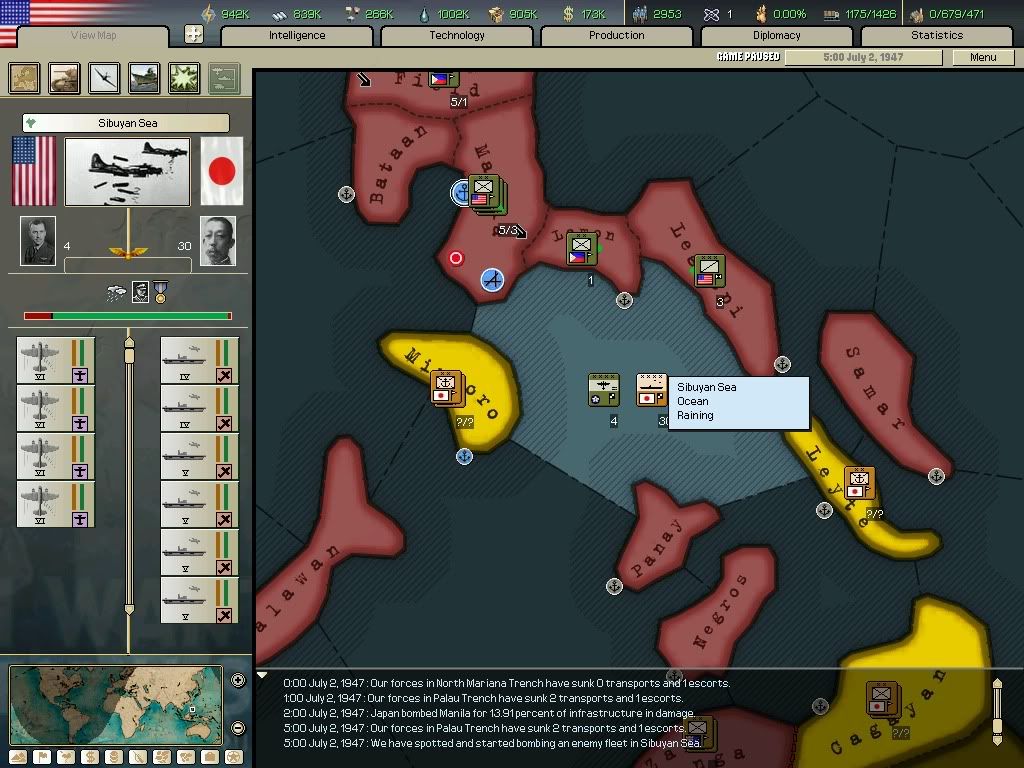This screenshot has height=768, width=1024.
Task: Click the Sibuyan Sea province name header
Action: click(x=127, y=123)
